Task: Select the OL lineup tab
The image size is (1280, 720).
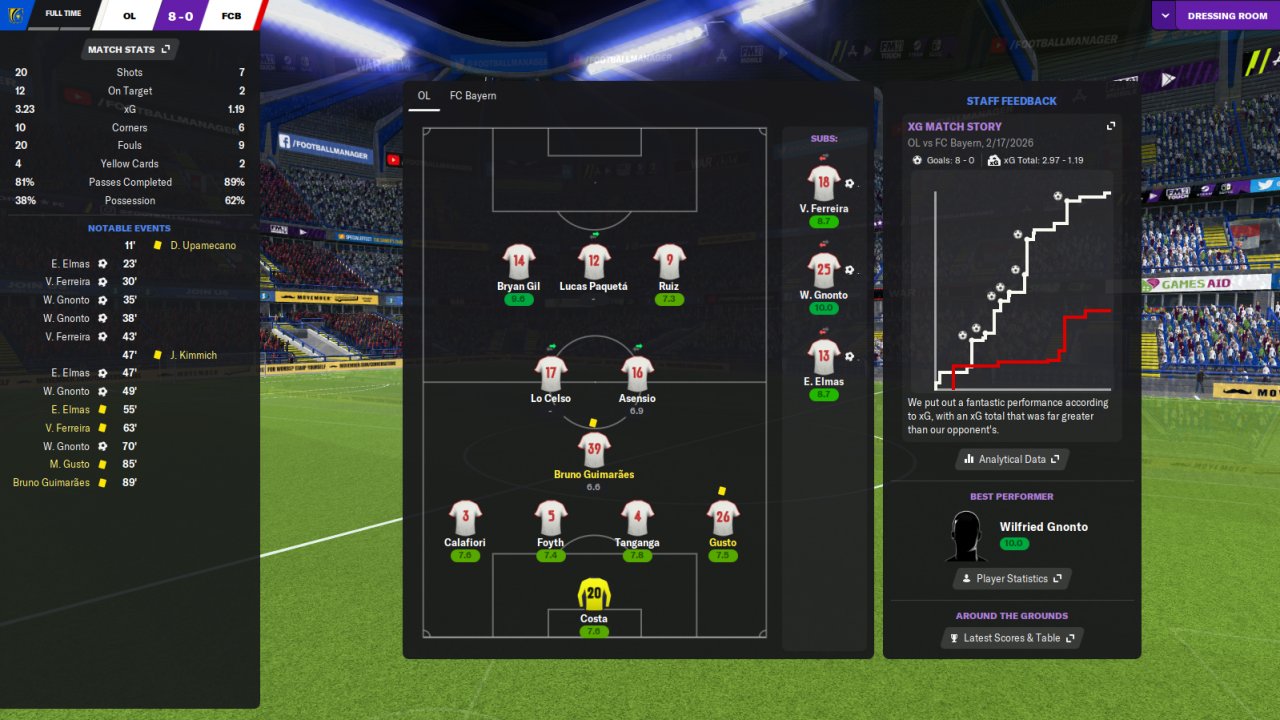Action: (424, 96)
